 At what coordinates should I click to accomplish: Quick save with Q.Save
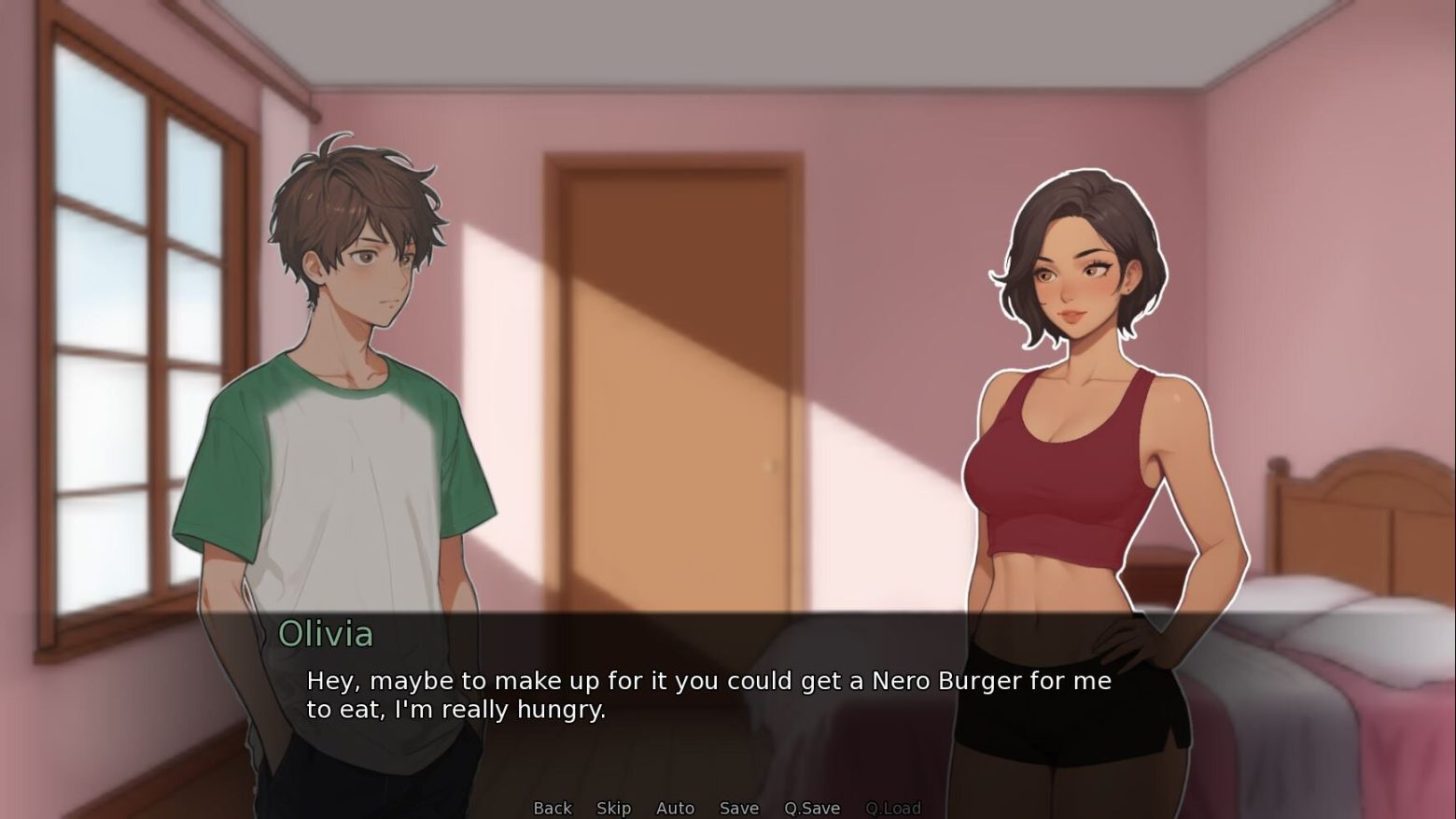pos(811,808)
